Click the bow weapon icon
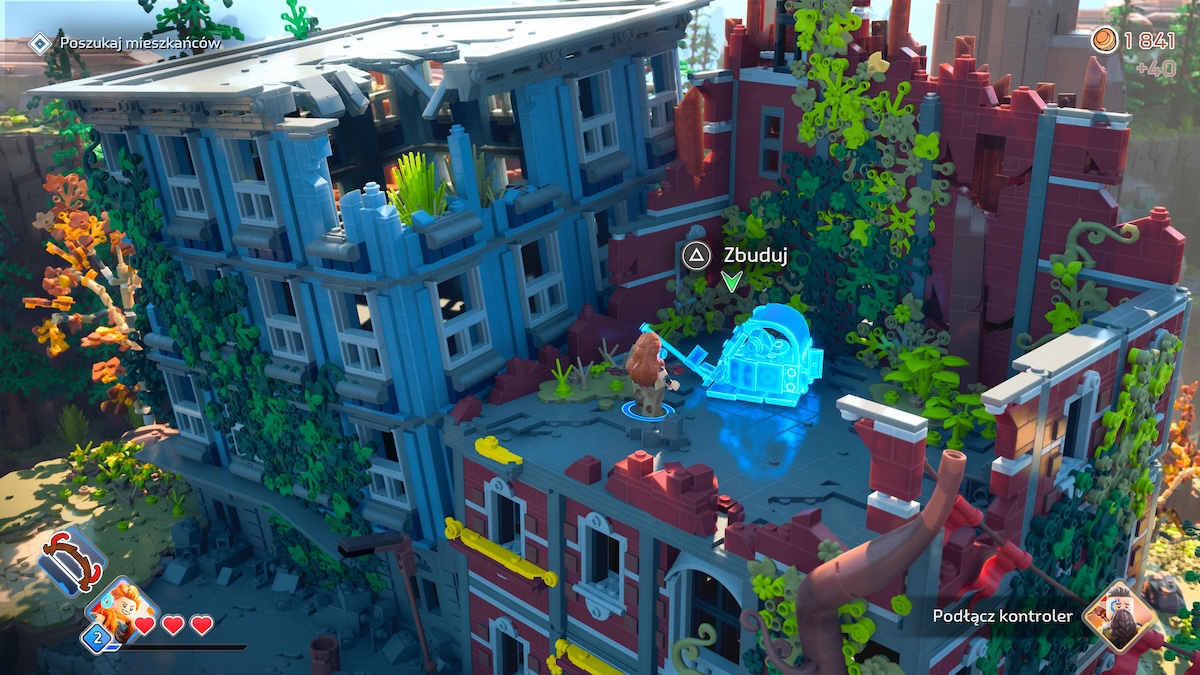 72,561
